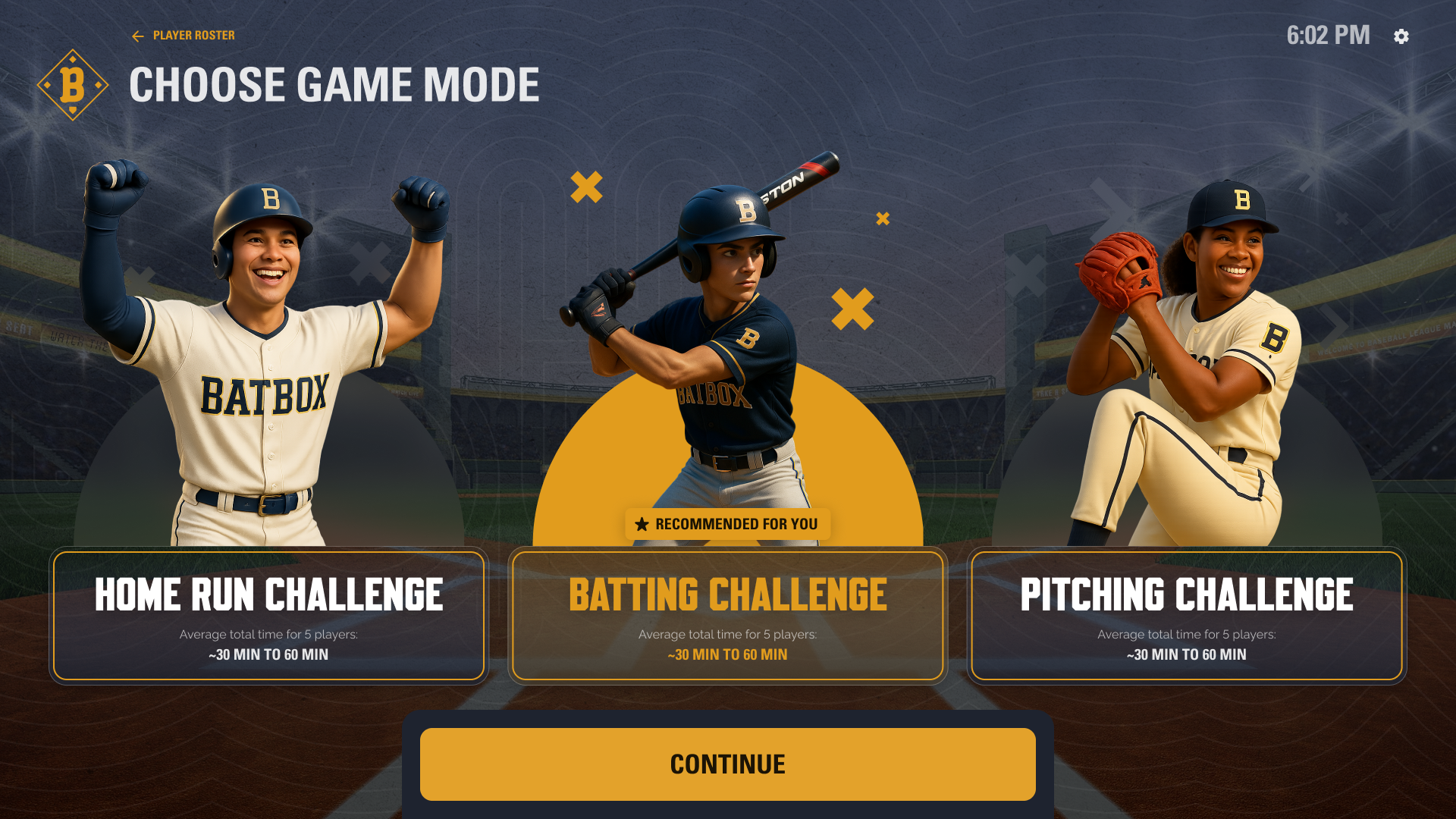Pick the Pitching Challenge mode
1456x819 pixels.
(x=1186, y=615)
